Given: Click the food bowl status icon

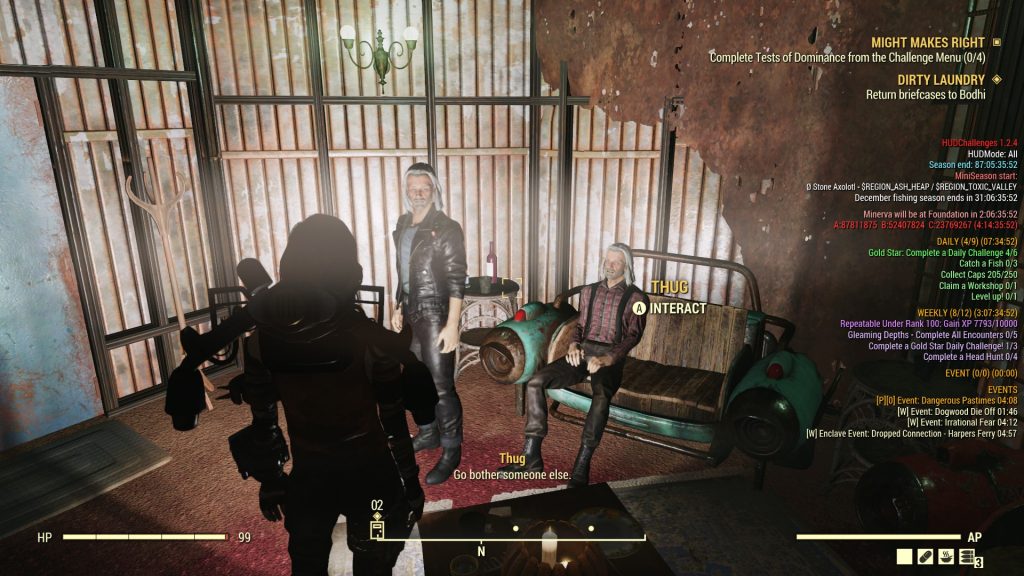Looking at the screenshot, I should 947,558.
